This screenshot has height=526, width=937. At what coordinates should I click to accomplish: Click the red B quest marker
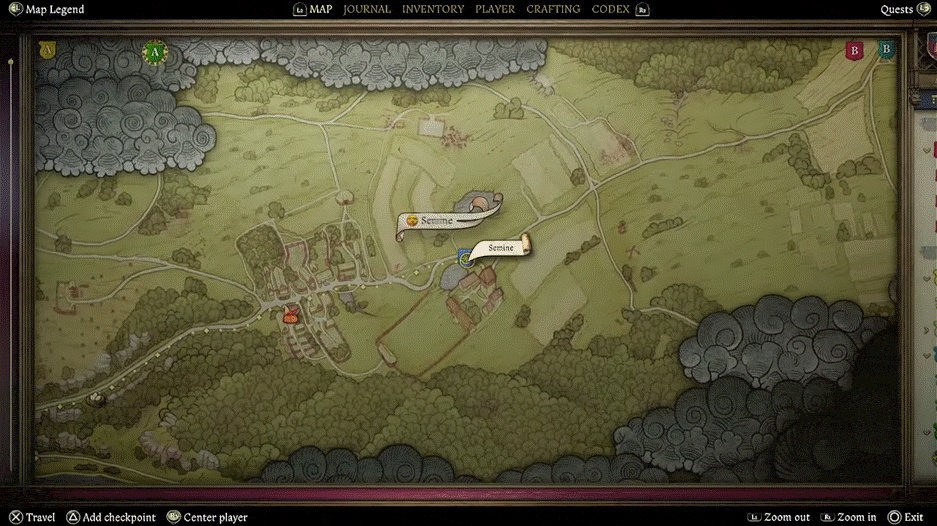[854, 50]
